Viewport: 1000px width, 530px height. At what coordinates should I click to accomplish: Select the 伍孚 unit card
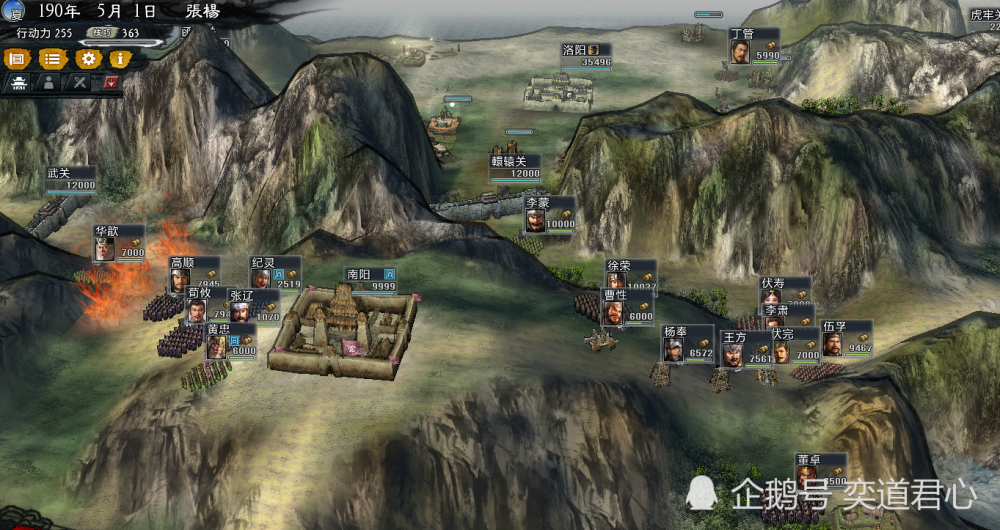(846, 338)
